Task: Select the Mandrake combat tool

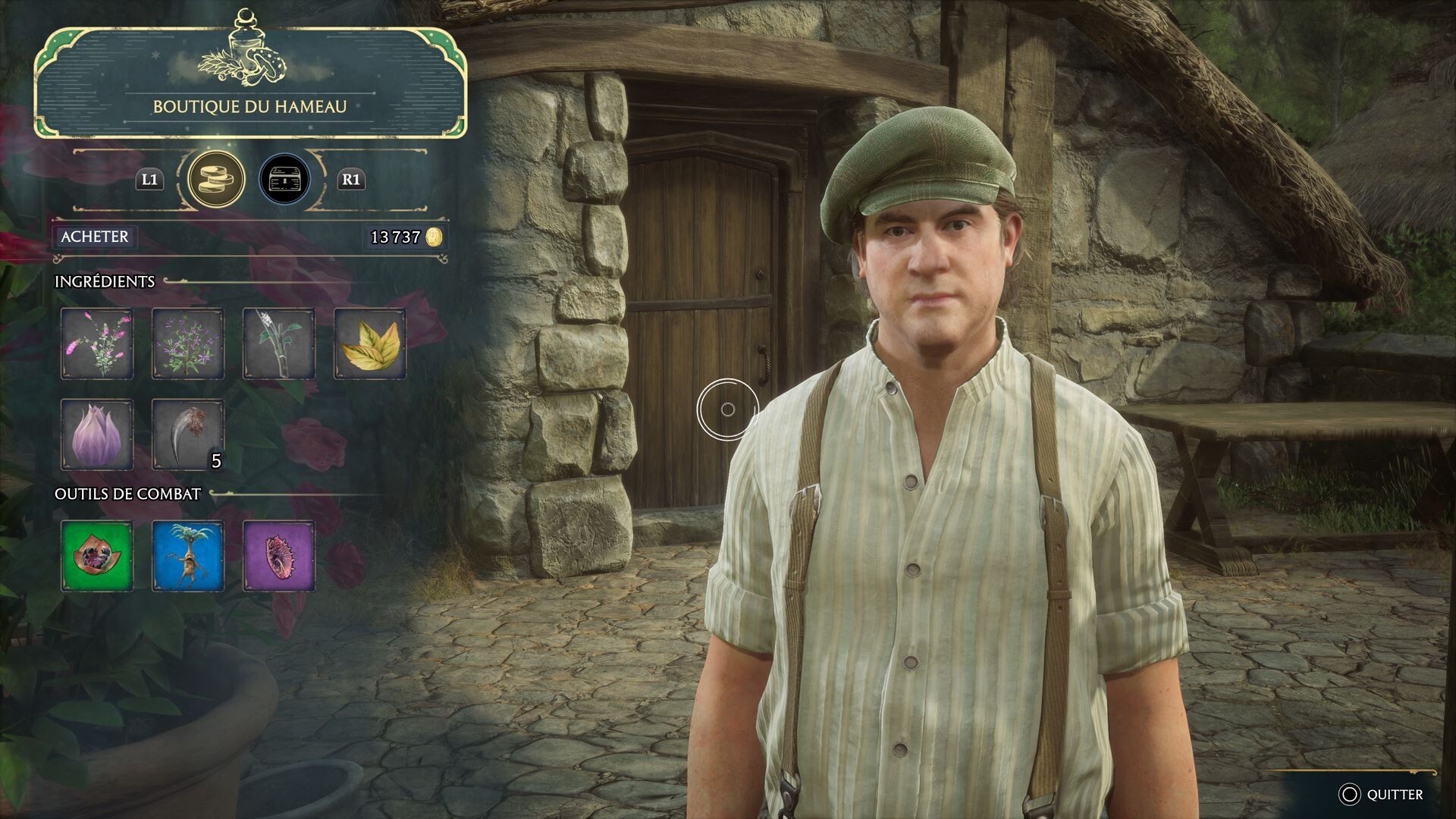Action: 188,556
